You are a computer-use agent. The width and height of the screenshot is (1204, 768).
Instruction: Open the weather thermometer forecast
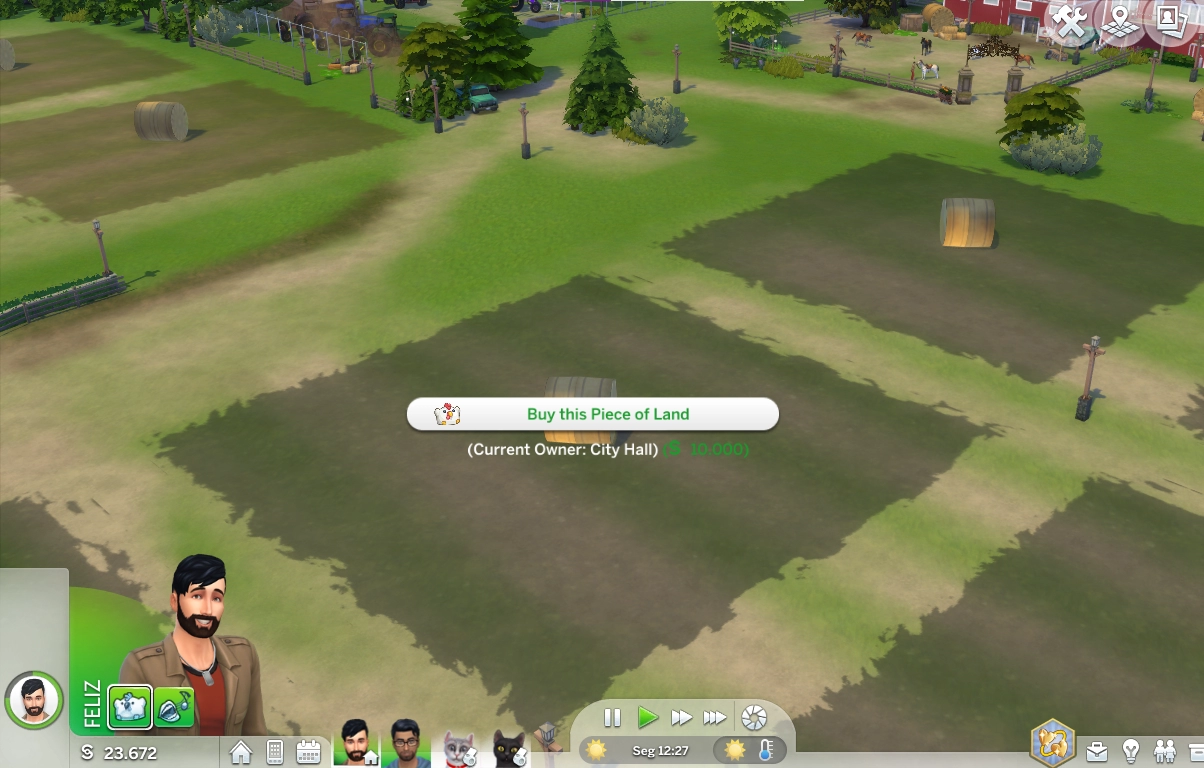point(765,750)
